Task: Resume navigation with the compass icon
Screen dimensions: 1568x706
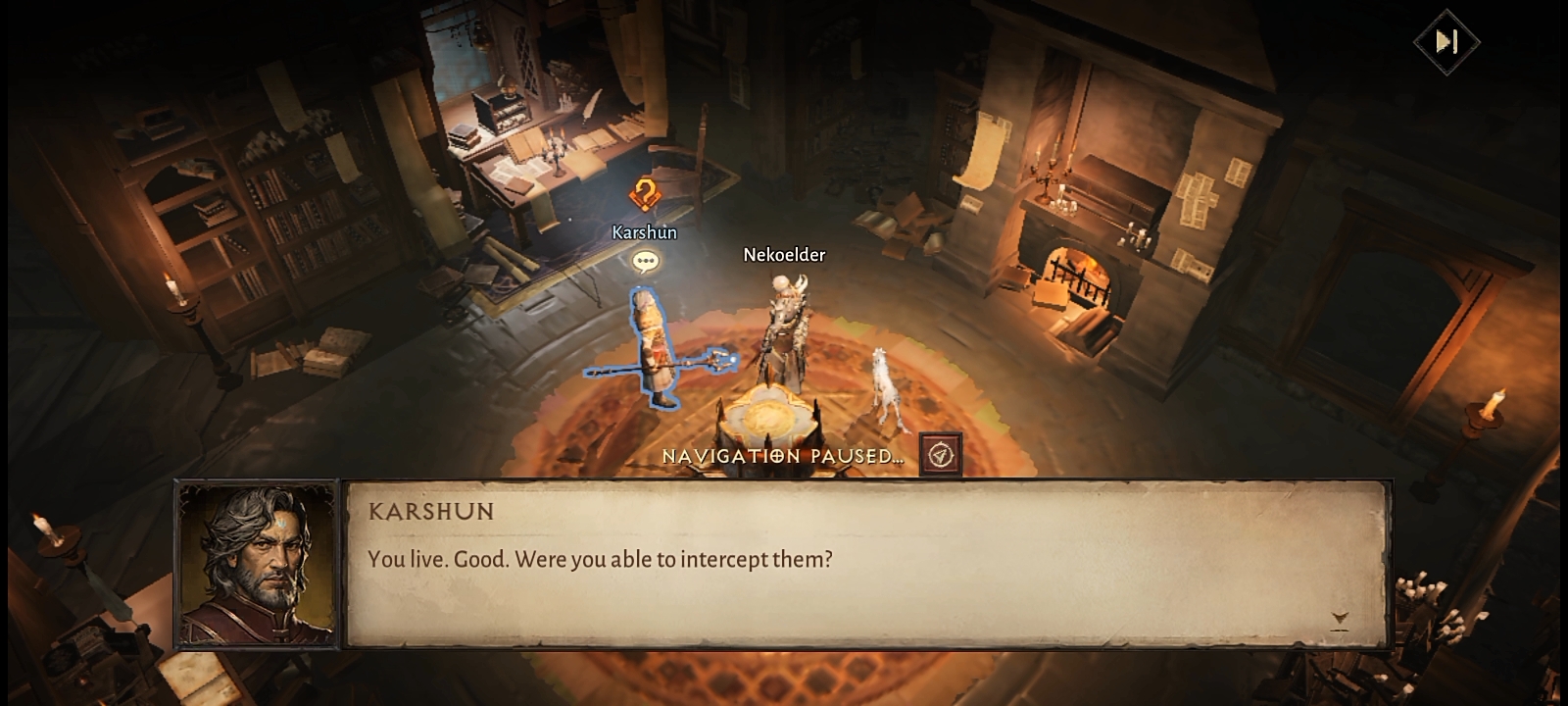Action: pos(941,455)
